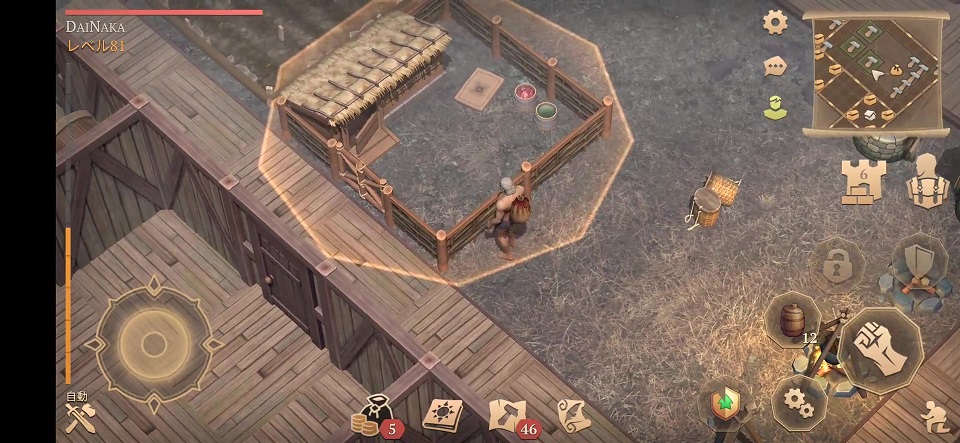Open the castle build menu

click(862, 183)
